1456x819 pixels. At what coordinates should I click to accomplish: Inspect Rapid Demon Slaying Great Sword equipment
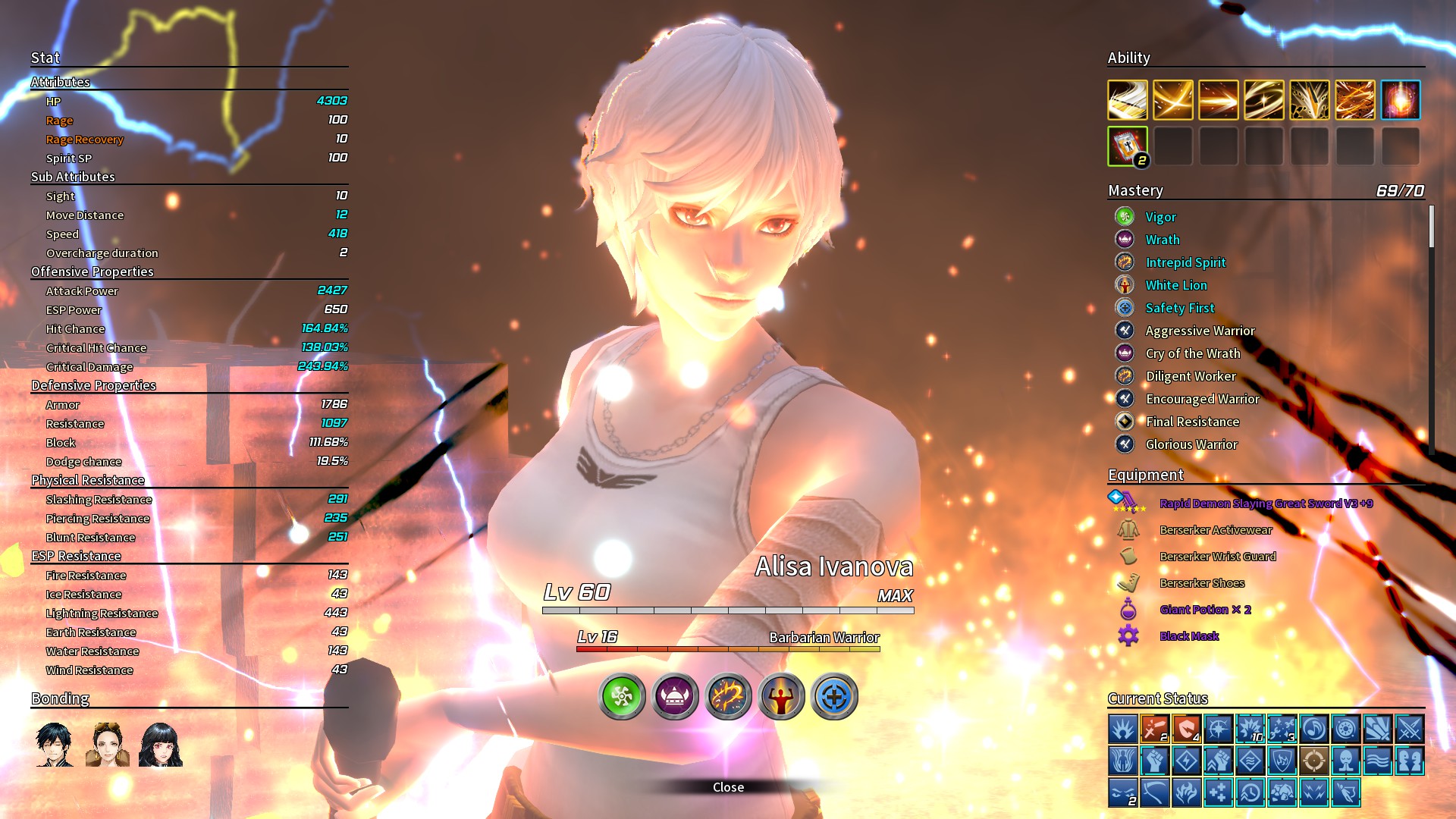[x=1266, y=504]
